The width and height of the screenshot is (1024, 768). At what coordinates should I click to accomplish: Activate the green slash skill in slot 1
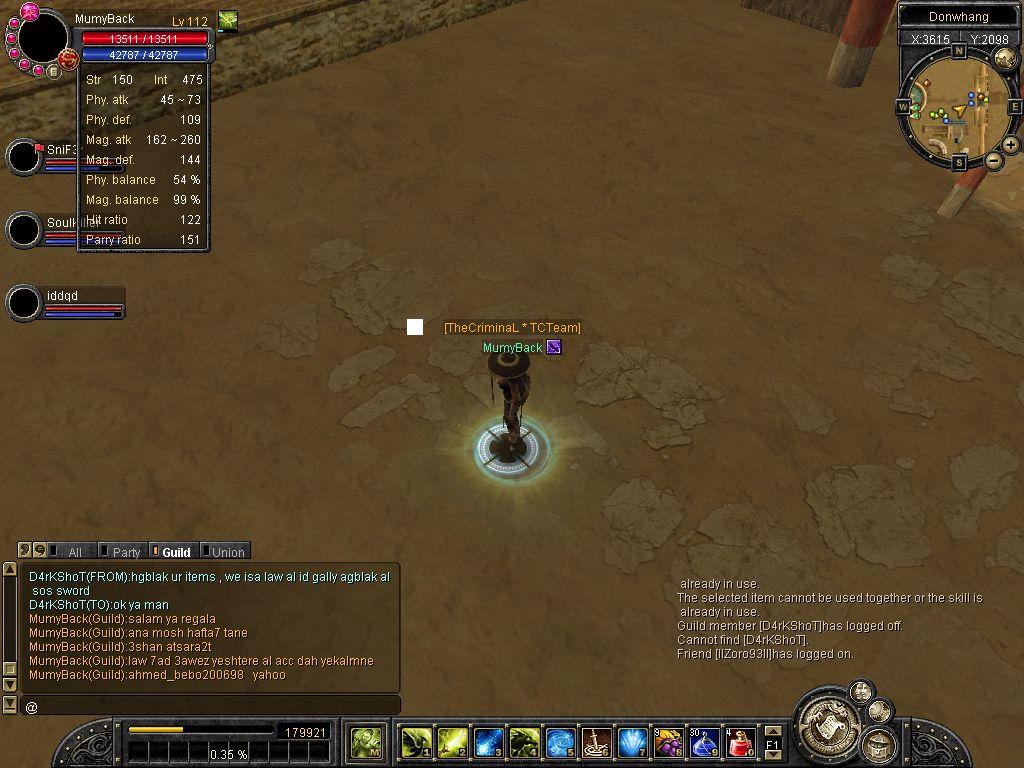click(x=416, y=742)
